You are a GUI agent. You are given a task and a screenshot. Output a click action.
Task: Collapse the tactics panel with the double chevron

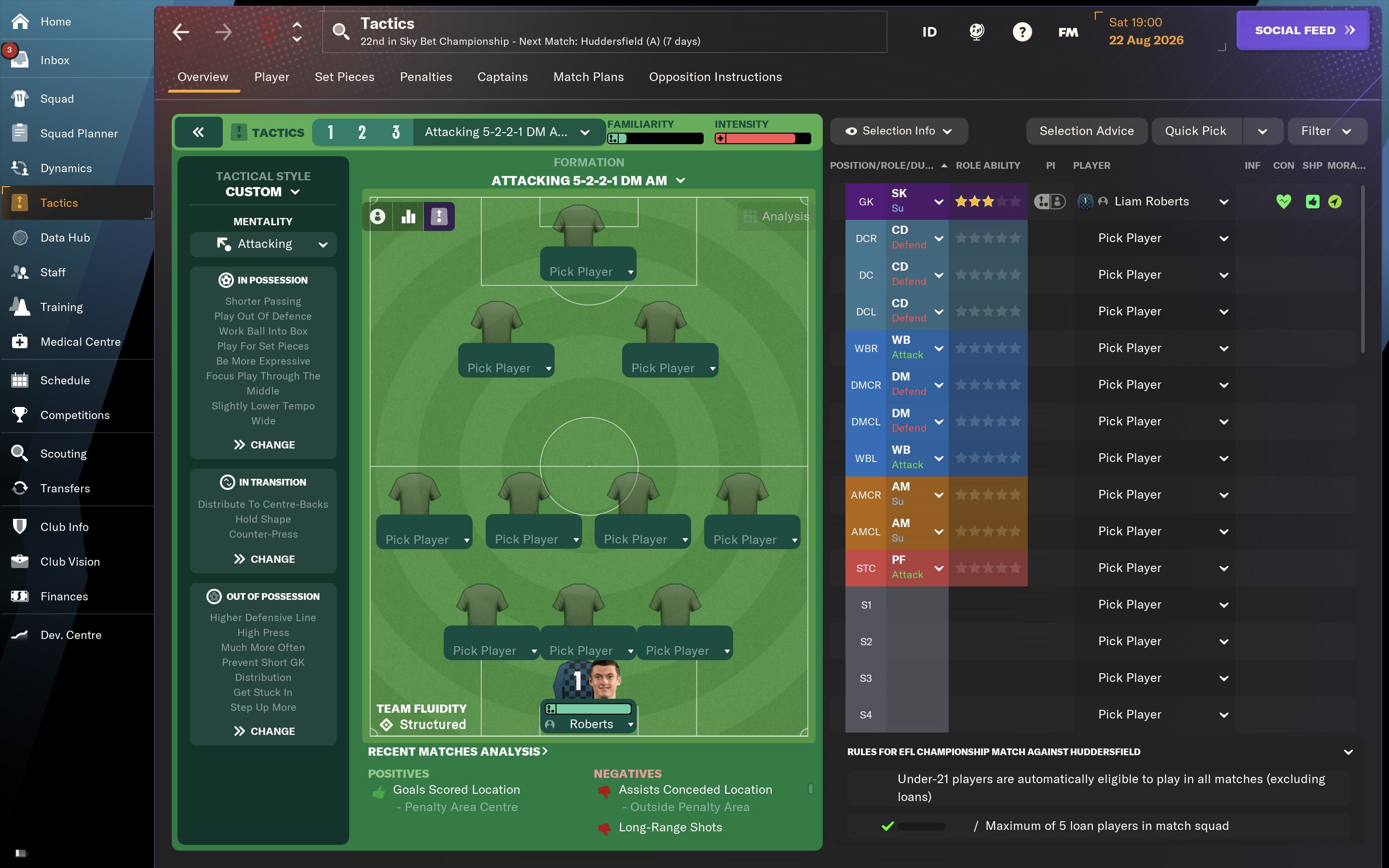point(199,132)
